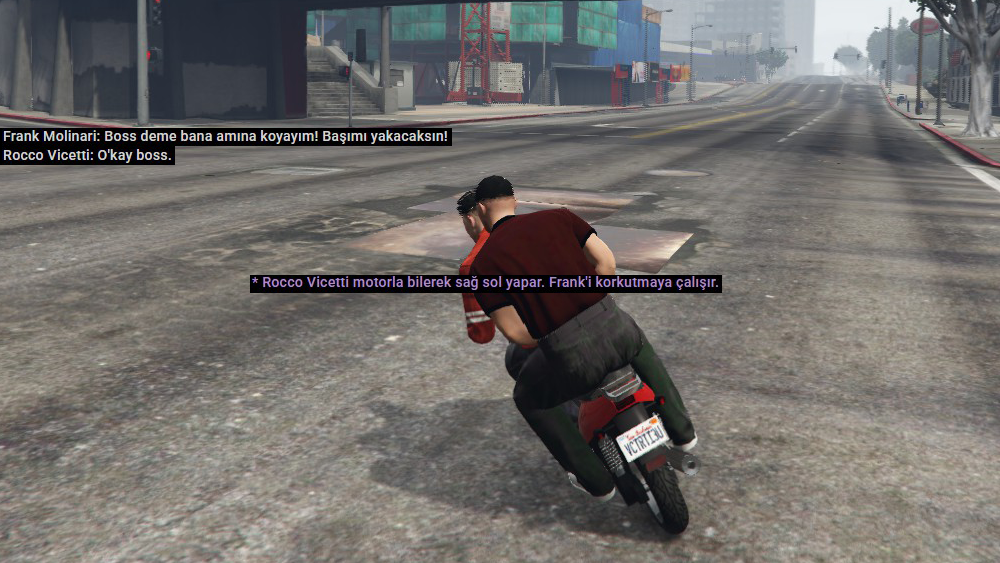1000x563 pixels.
Task: Click Rocco Vicetti's "O'kay boss." chat line
Action: 88,156
